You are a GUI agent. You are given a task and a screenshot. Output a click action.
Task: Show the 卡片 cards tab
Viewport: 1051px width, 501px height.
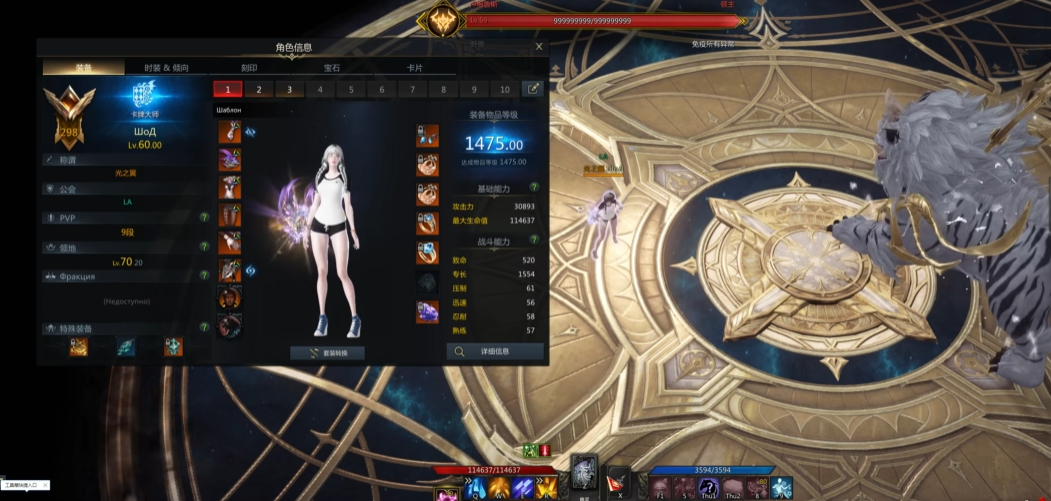(x=414, y=68)
